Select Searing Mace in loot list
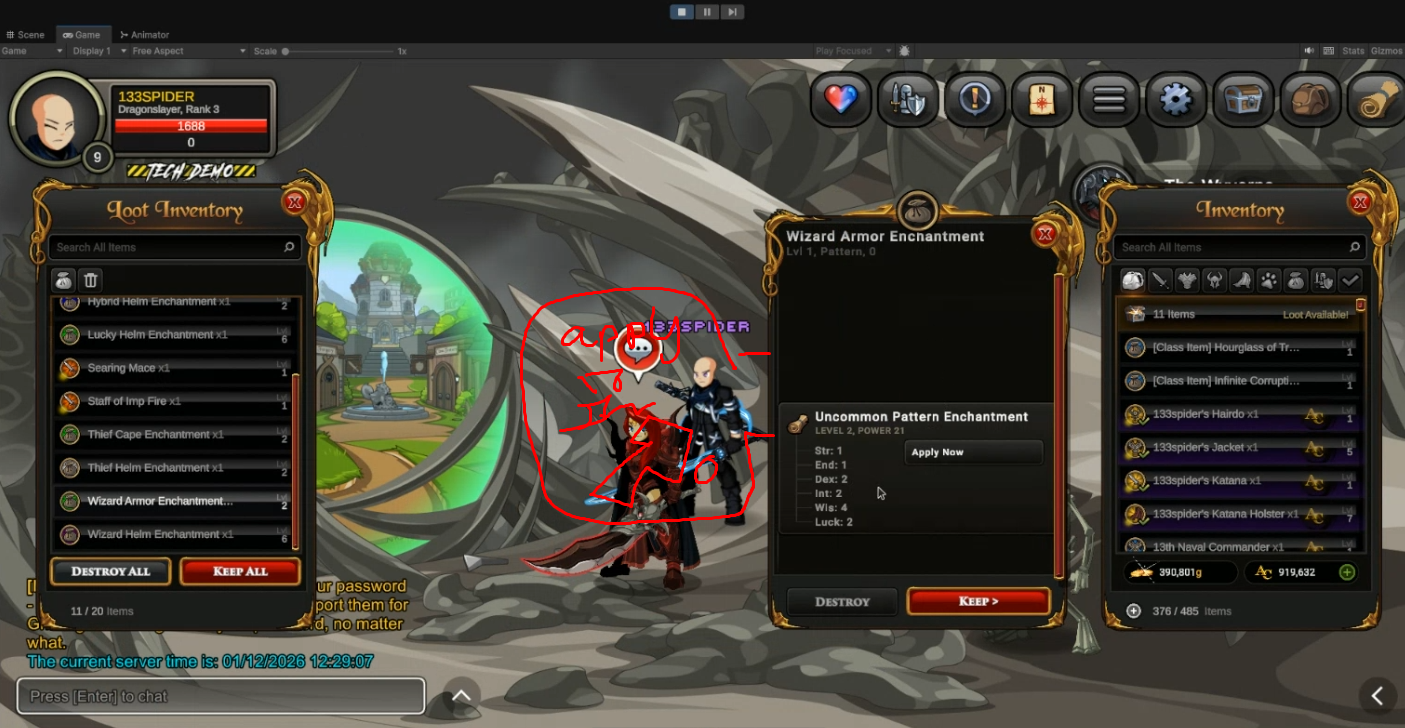The image size is (1405, 728). 170,368
